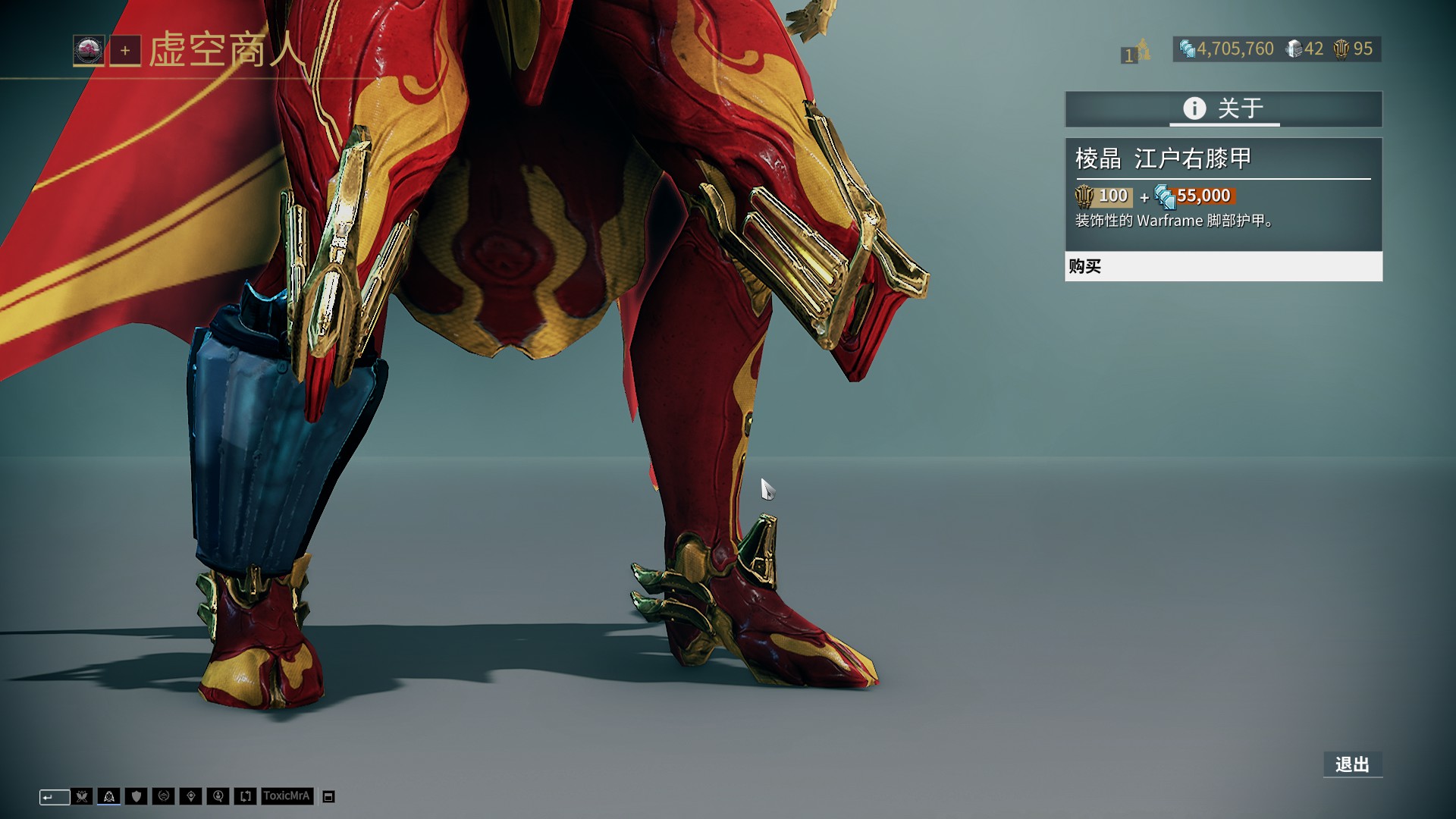The height and width of the screenshot is (819, 1456).
Task: Select the Lotus icon on the bottom taskbar
Action: click(x=82, y=796)
